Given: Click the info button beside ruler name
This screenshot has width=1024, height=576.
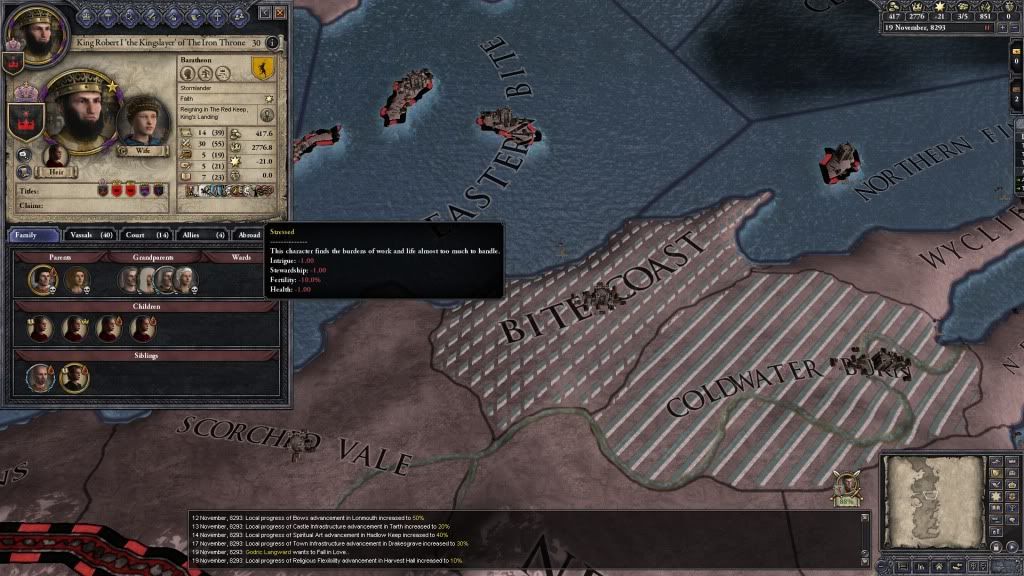Looking at the screenshot, I should 273,43.
